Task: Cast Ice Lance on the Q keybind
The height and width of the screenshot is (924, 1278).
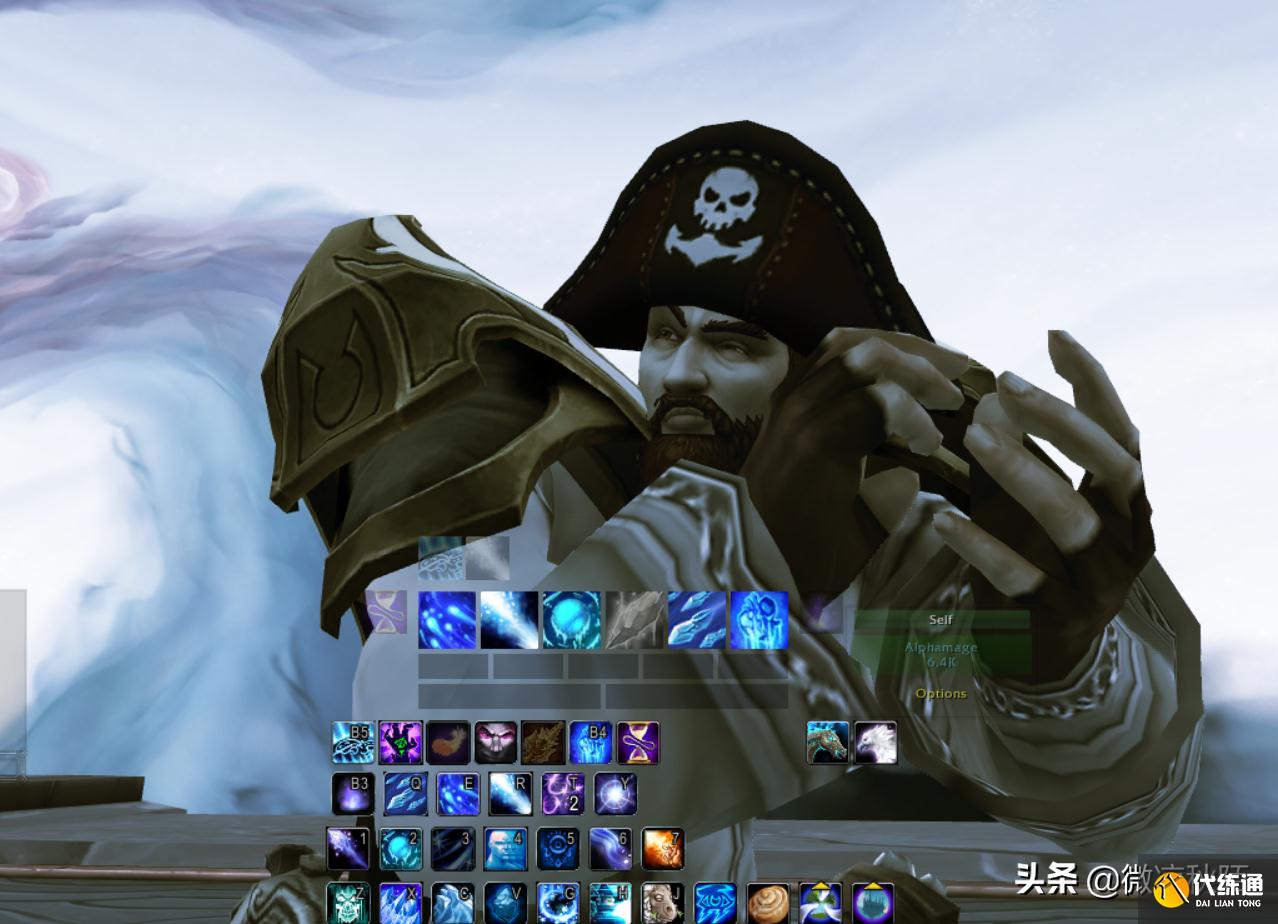Action: point(406,794)
